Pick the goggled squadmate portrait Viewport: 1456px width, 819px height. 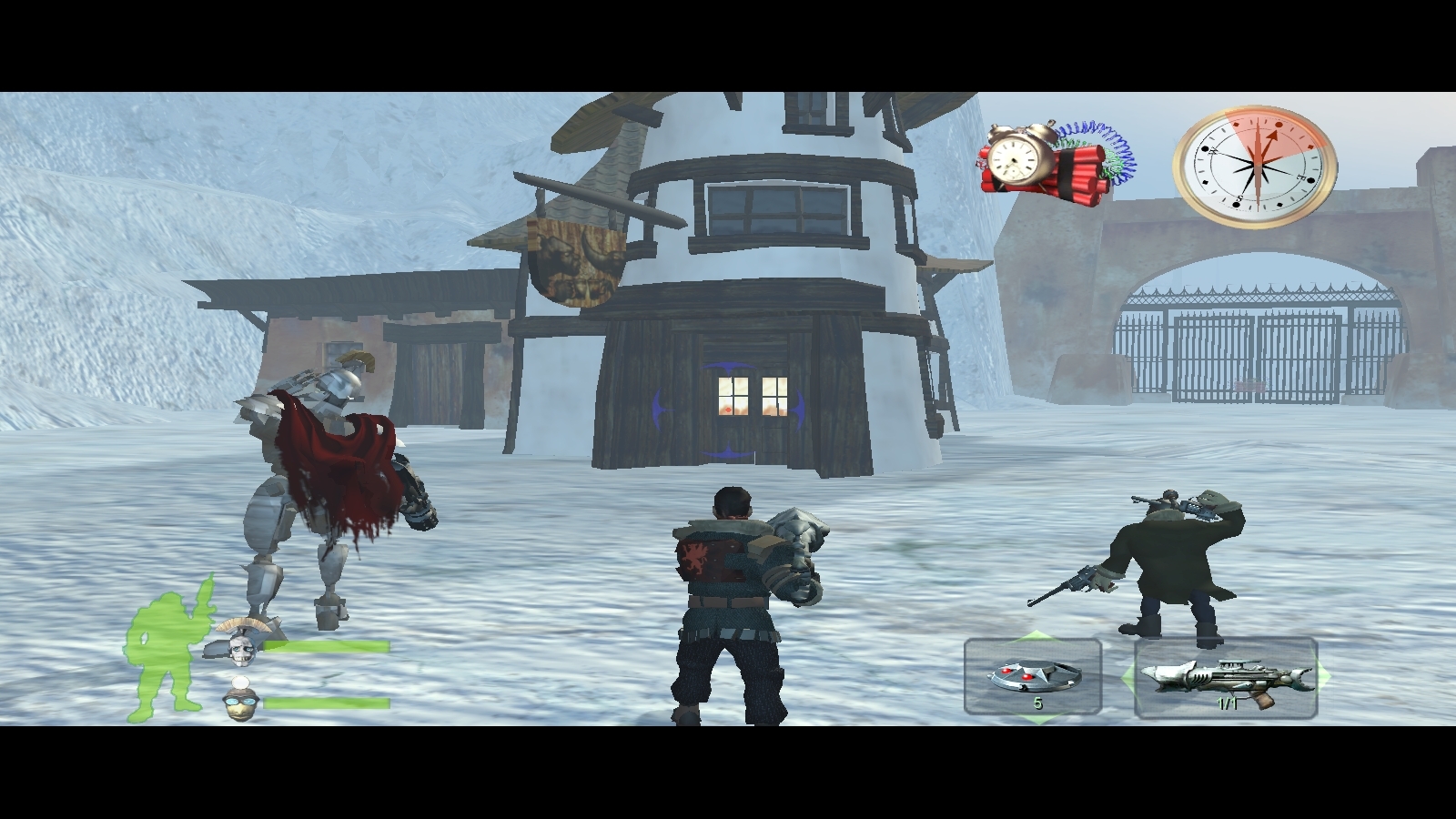[240, 699]
